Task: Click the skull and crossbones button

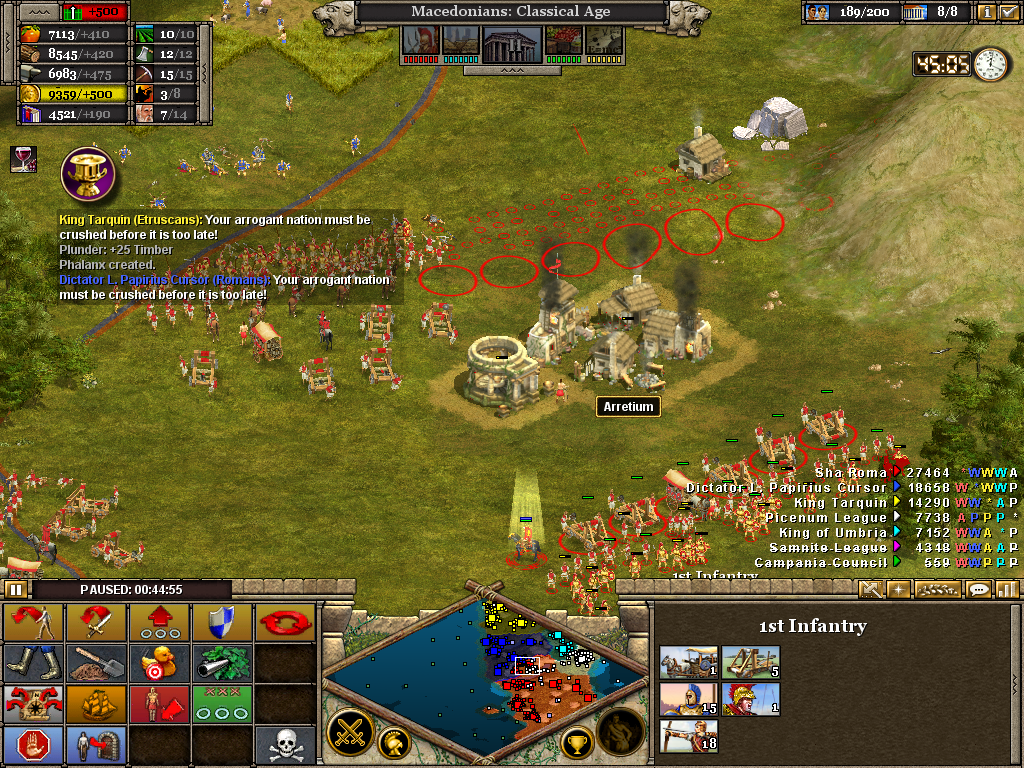Action: coord(285,745)
